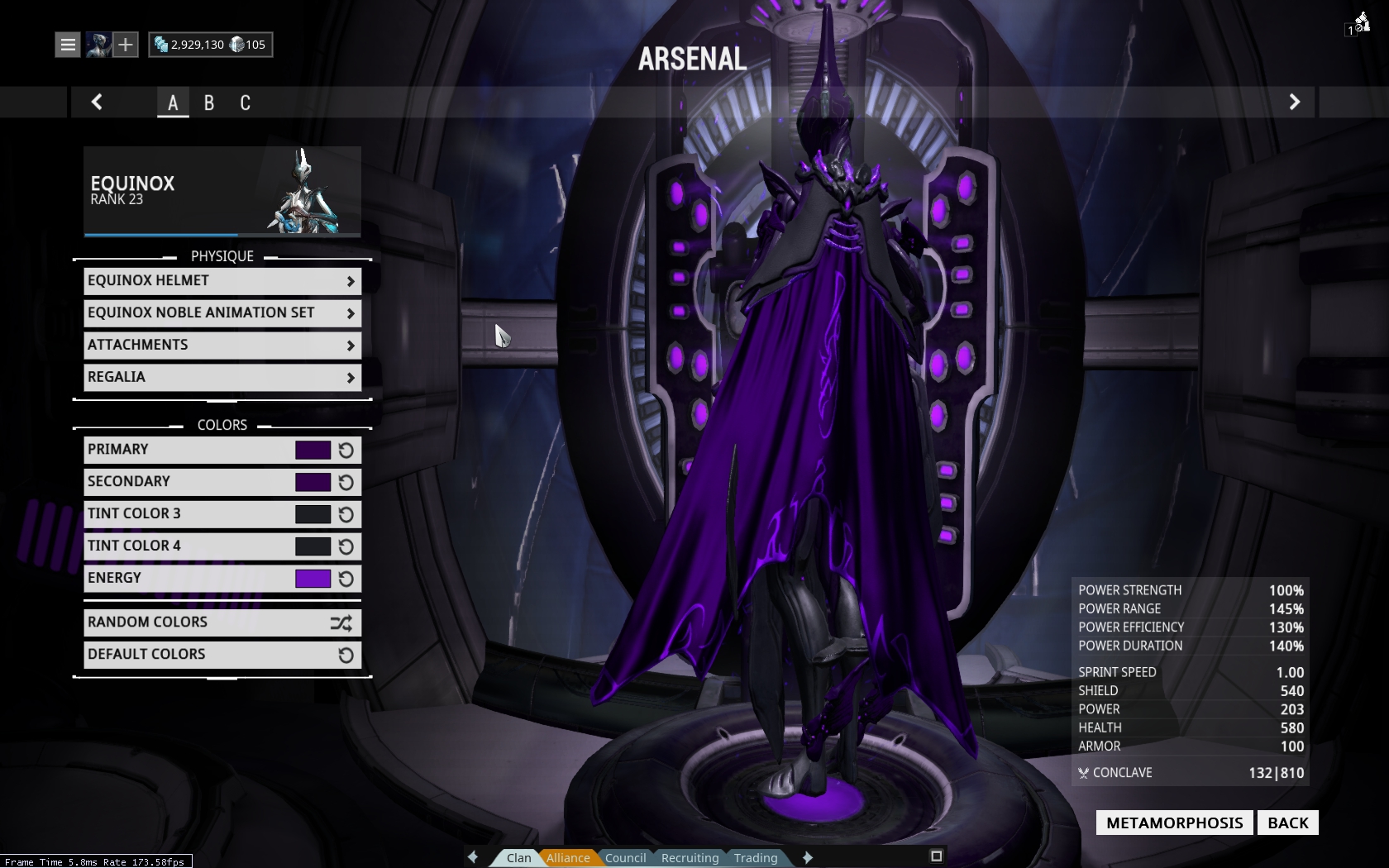Image resolution: width=1389 pixels, height=868 pixels.
Task: Select the Energy color swatch
Action: [313, 579]
